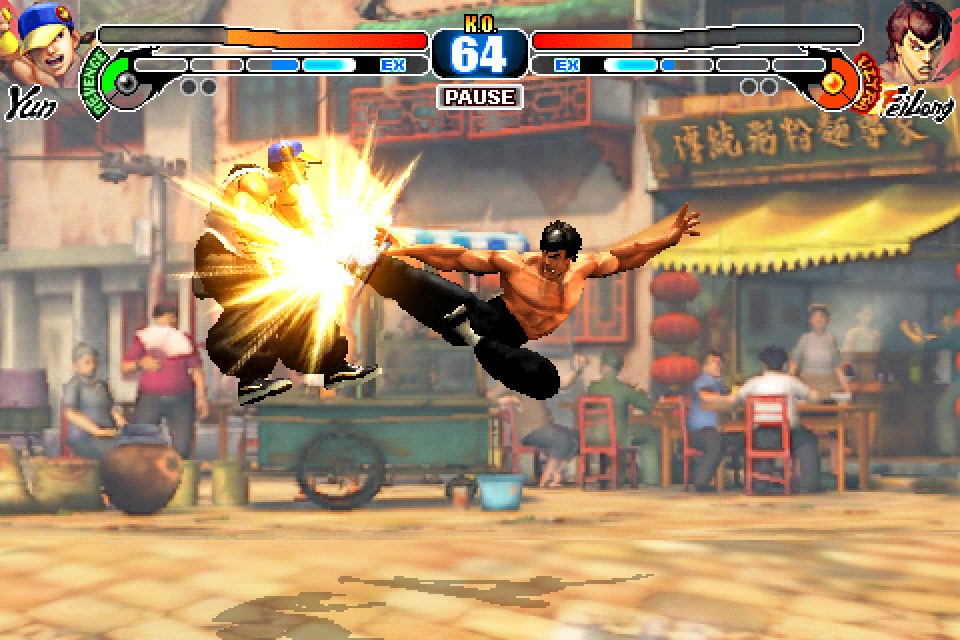Activate Yun's green Revenge gauge

pos(117,78)
